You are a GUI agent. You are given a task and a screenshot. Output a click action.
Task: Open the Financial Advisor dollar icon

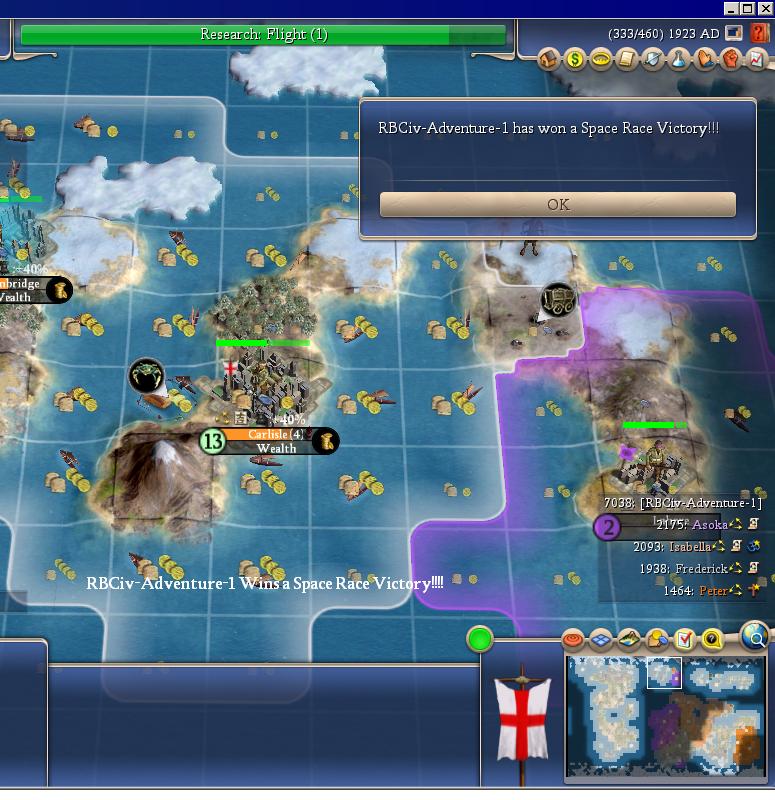point(575,60)
